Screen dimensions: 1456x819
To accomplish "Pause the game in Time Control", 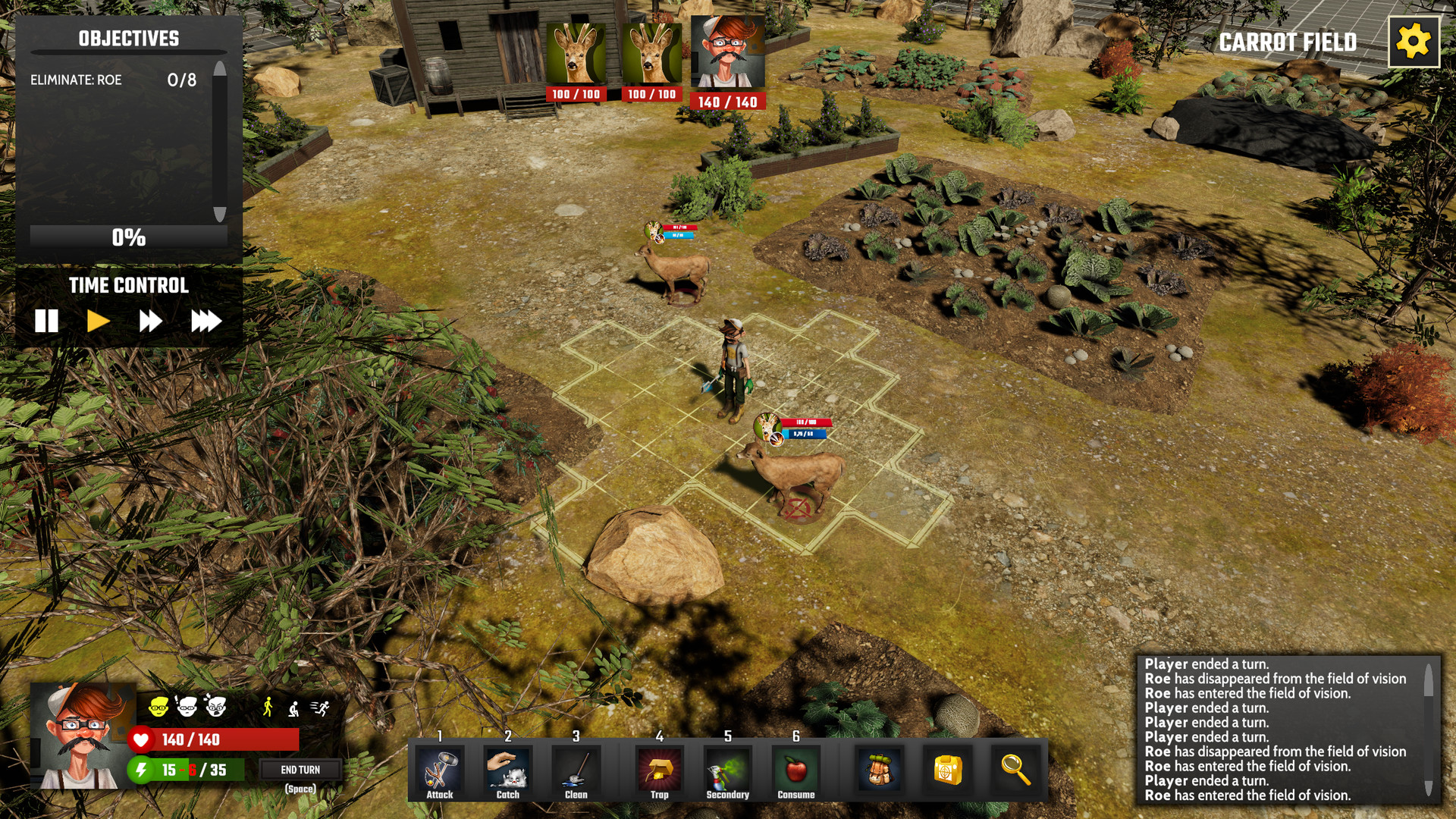I will tap(47, 321).
